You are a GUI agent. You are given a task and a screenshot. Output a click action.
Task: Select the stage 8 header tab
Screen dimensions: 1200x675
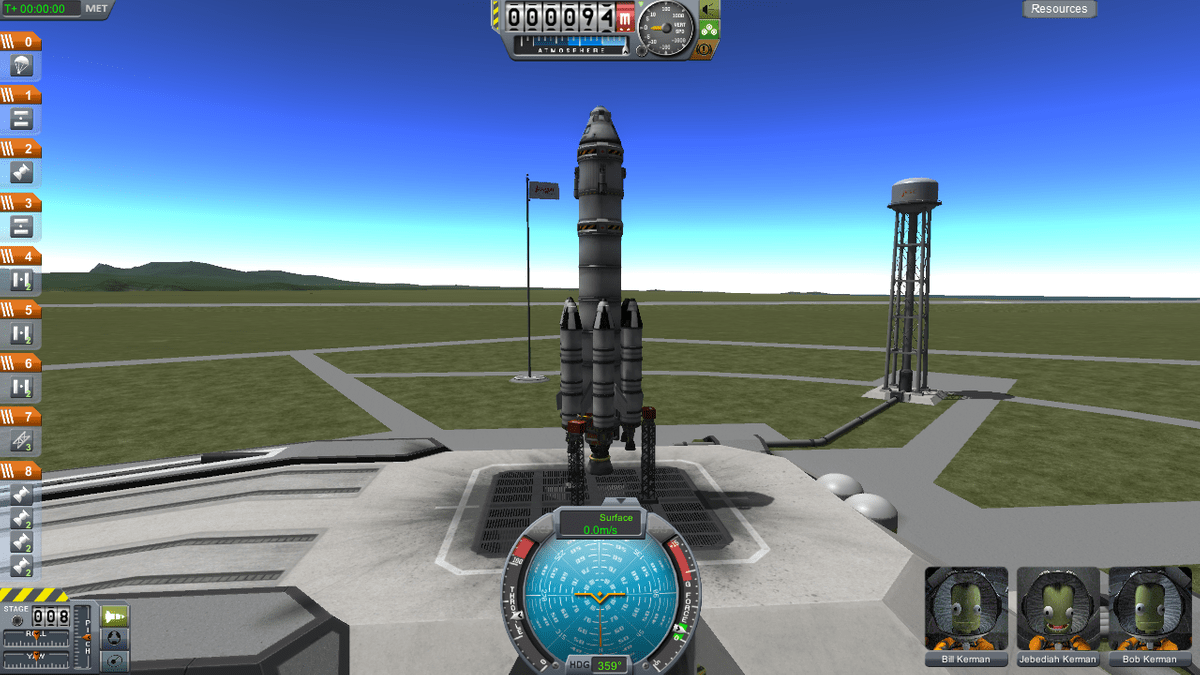[22, 470]
